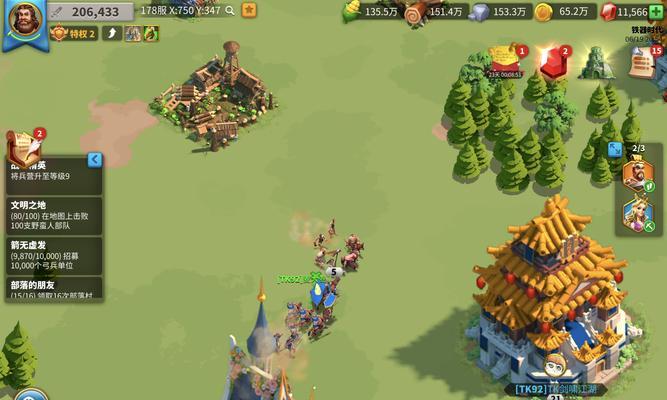Click the white arrow buff icon
This screenshot has width=667, height=400.
[x=113, y=33]
